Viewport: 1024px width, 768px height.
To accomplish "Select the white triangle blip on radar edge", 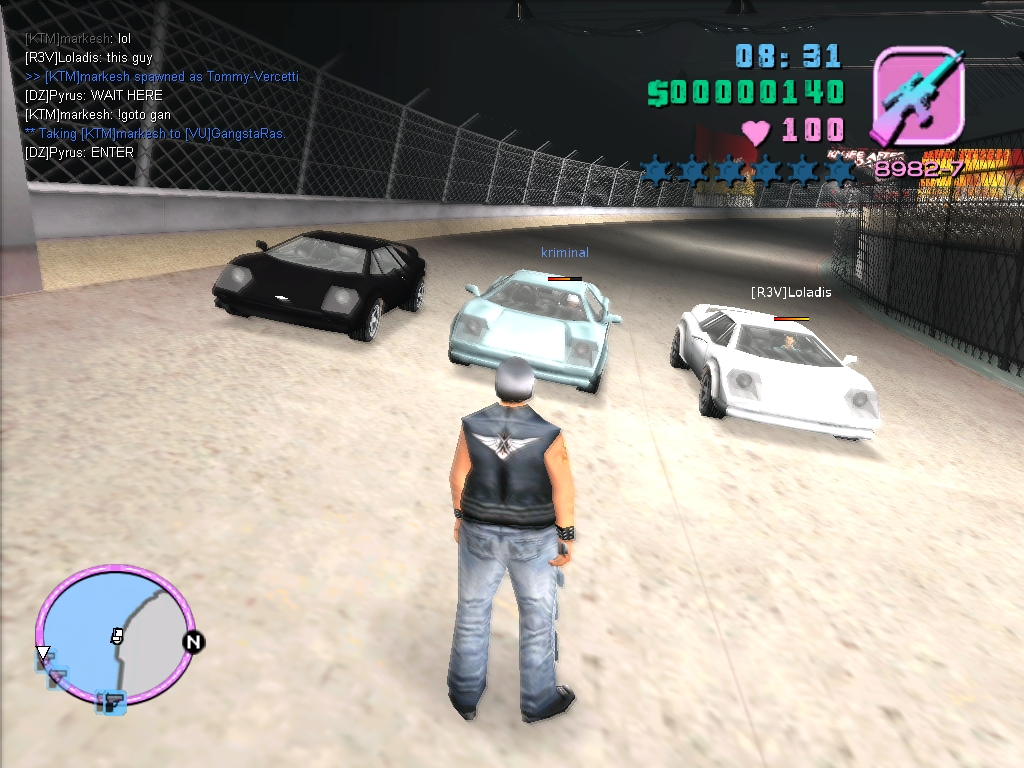I will 43,654.
